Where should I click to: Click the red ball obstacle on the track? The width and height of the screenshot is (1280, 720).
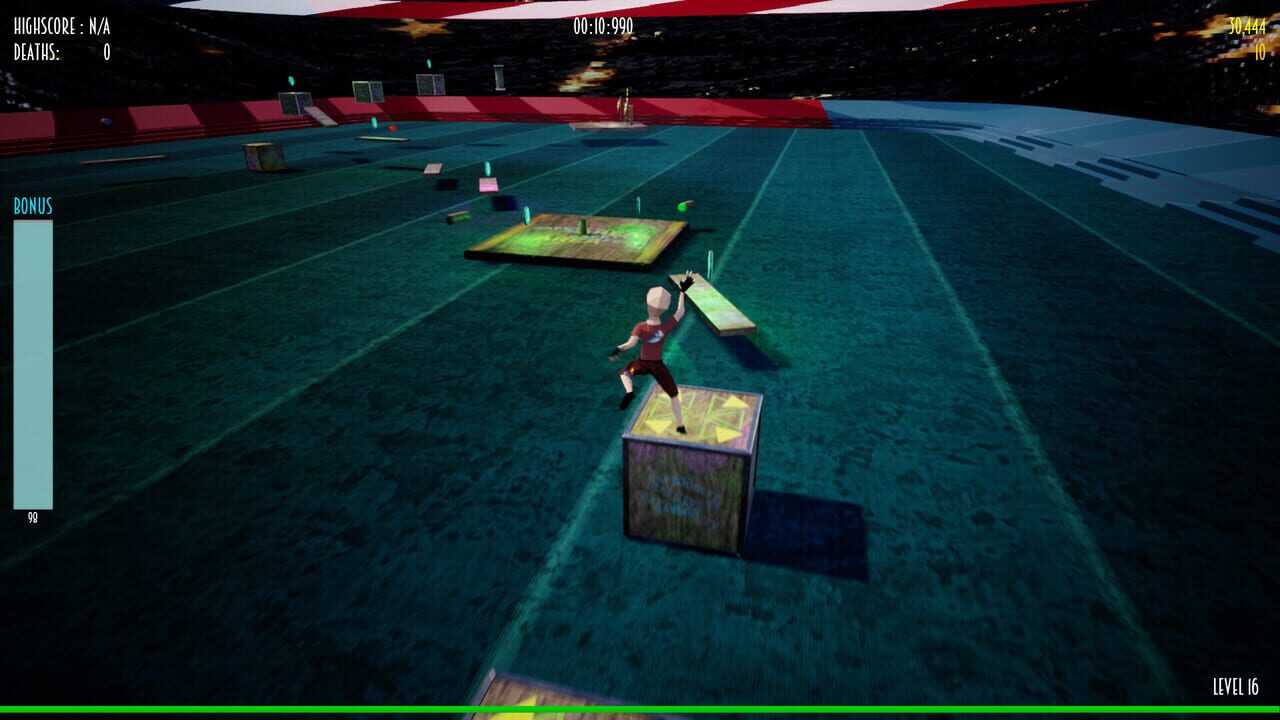click(x=394, y=128)
